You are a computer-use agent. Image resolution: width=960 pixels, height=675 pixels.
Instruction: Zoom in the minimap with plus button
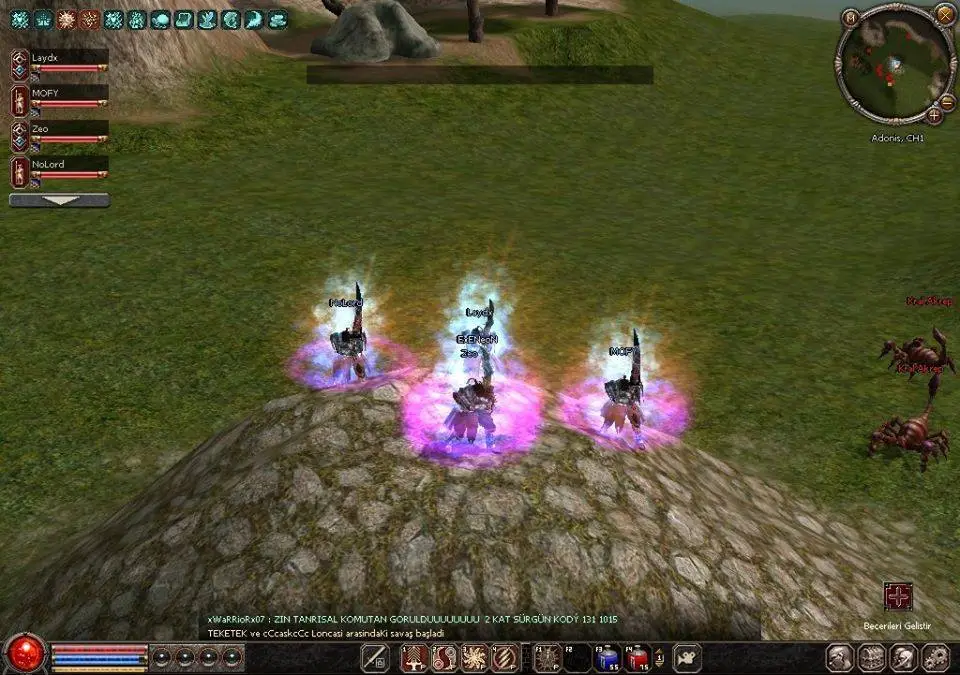click(x=934, y=115)
